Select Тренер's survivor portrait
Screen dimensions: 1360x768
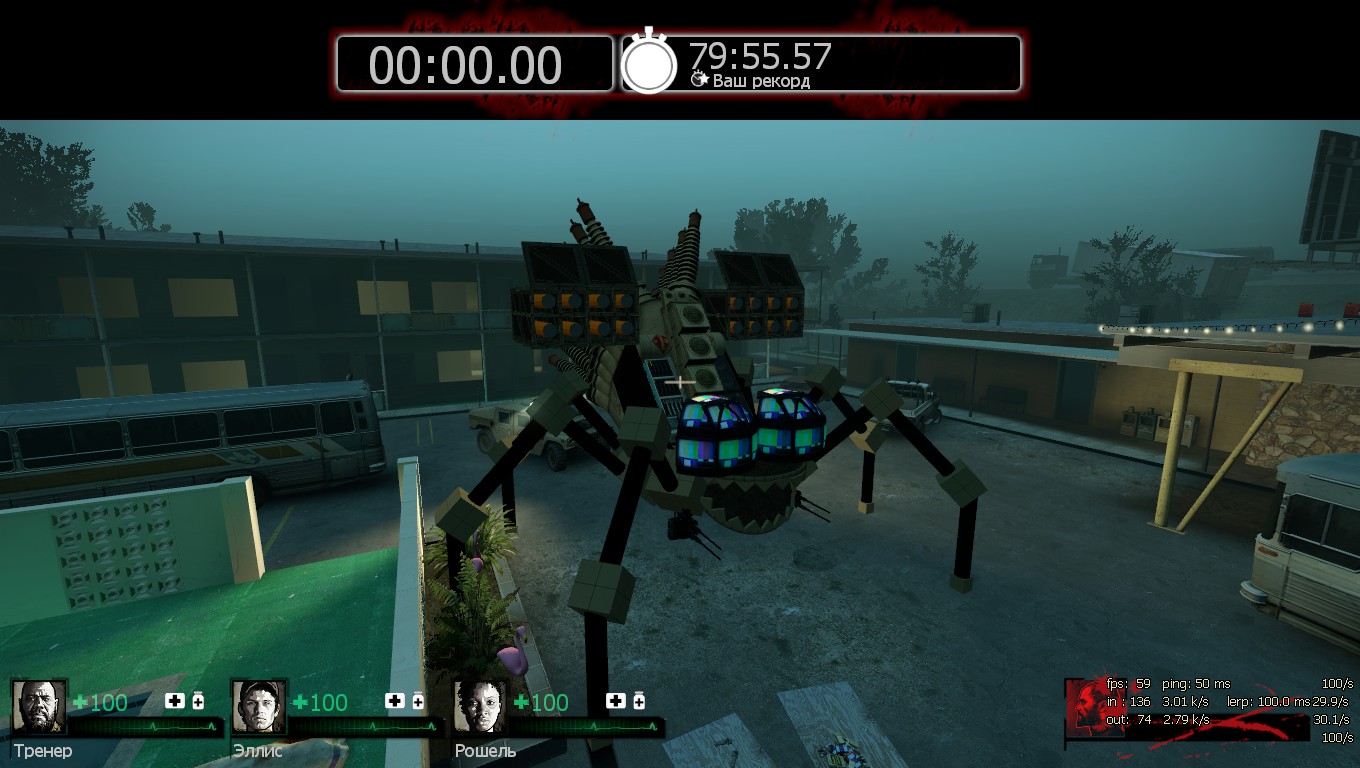click(x=40, y=707)
